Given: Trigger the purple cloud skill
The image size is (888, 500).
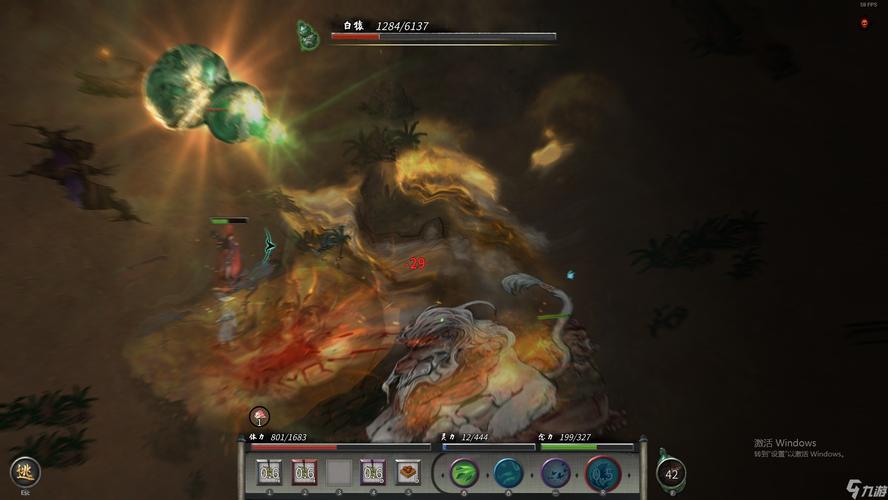Looking at the screenshot, I should tap(555, 472).
